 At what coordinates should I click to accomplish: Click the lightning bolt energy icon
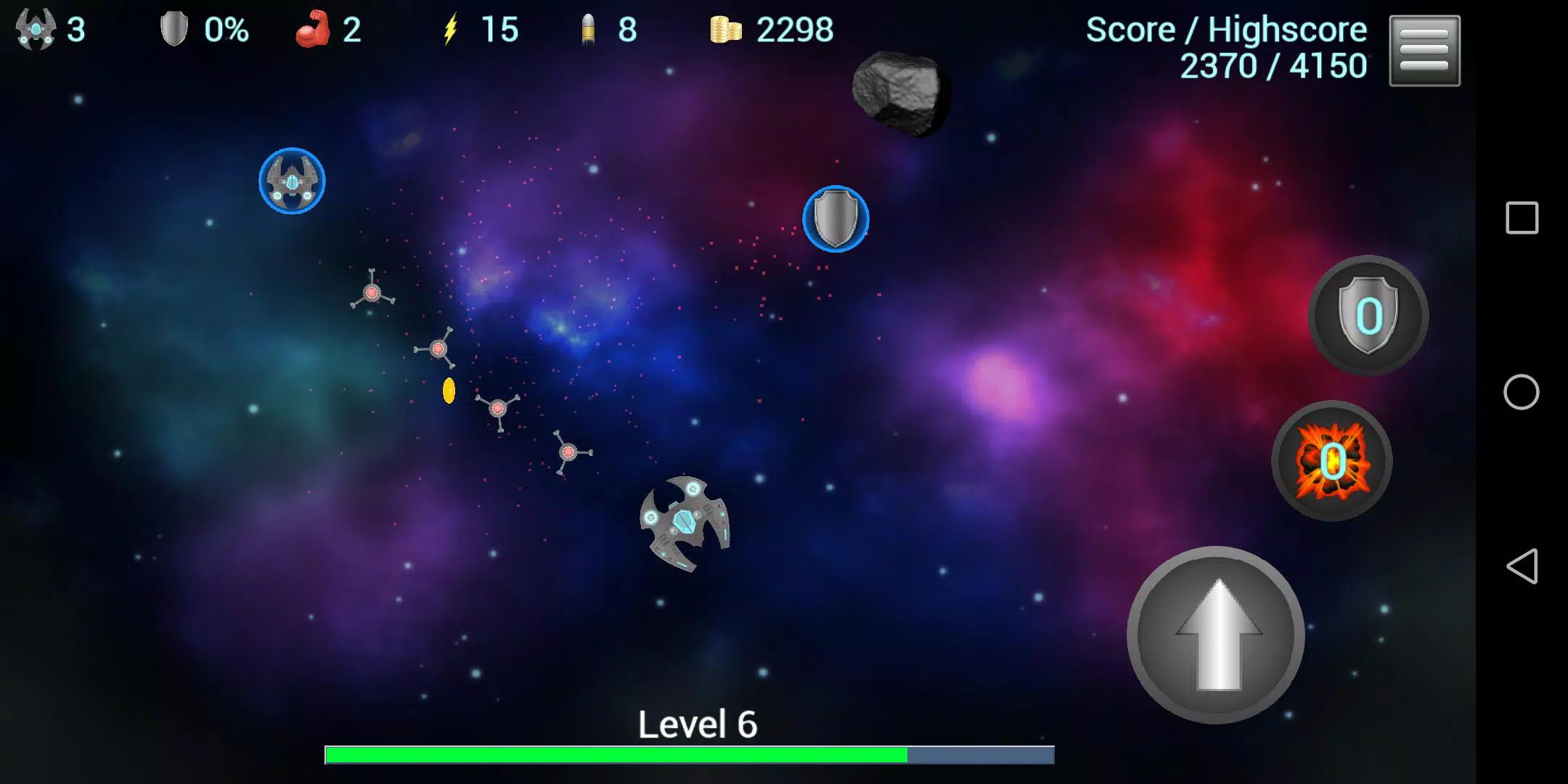click(452, 29)
